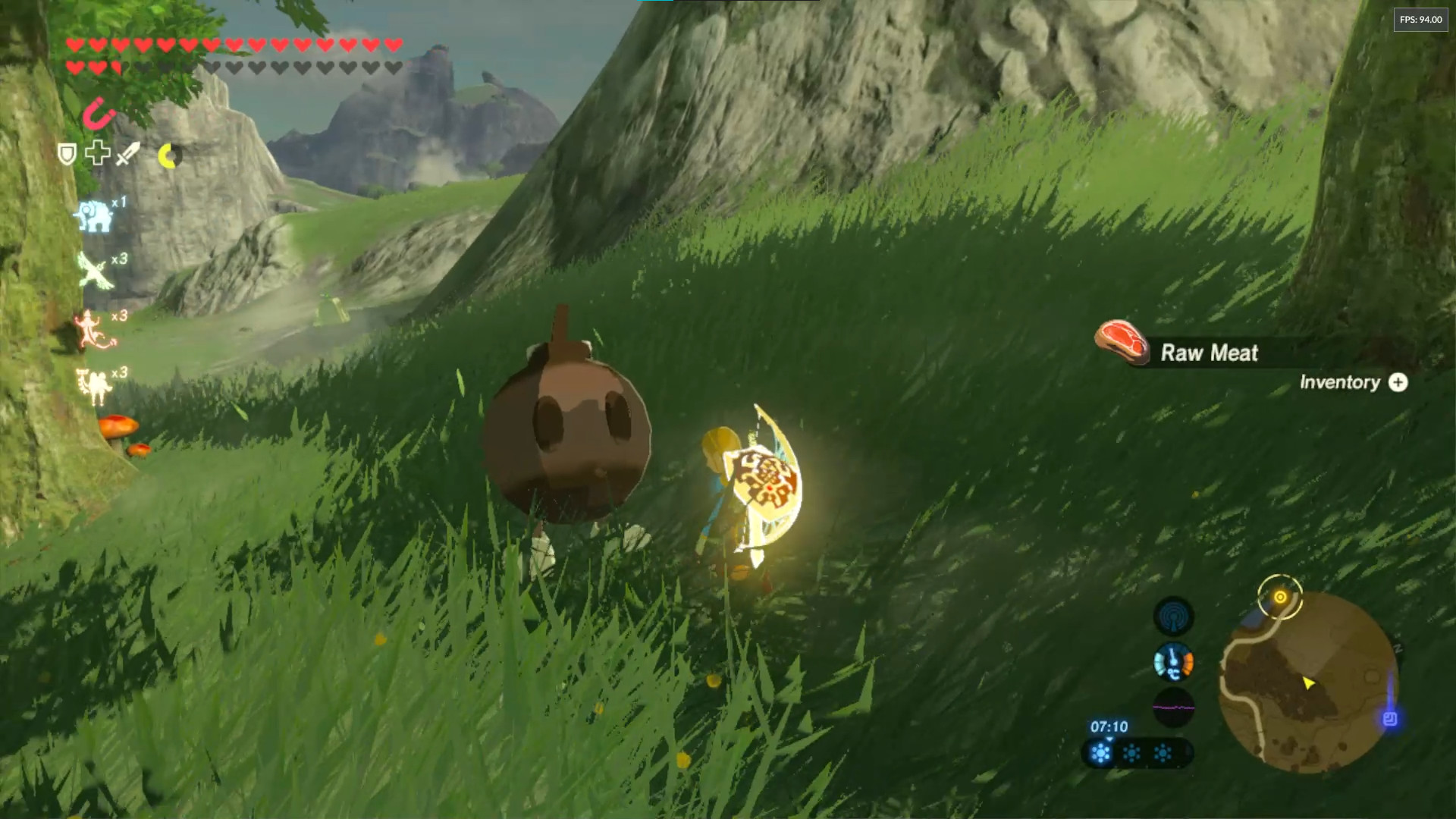Select the sword attack-up icon
Viewport: 1456px width, 819px height.
(128, 155)
